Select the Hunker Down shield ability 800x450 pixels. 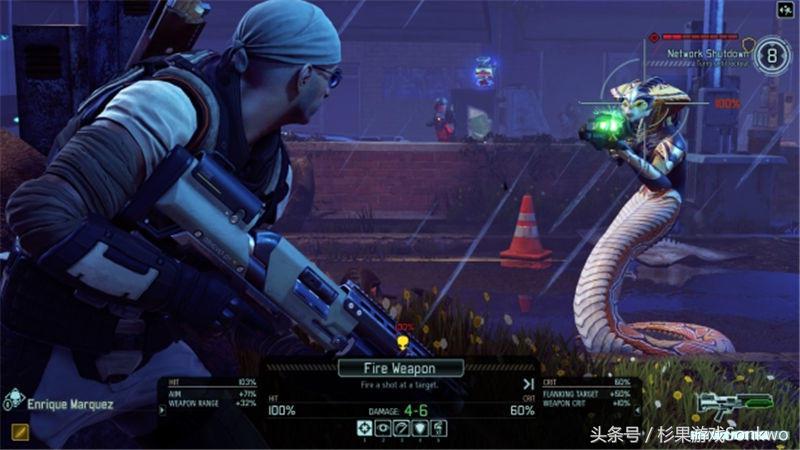coord(417,428)
